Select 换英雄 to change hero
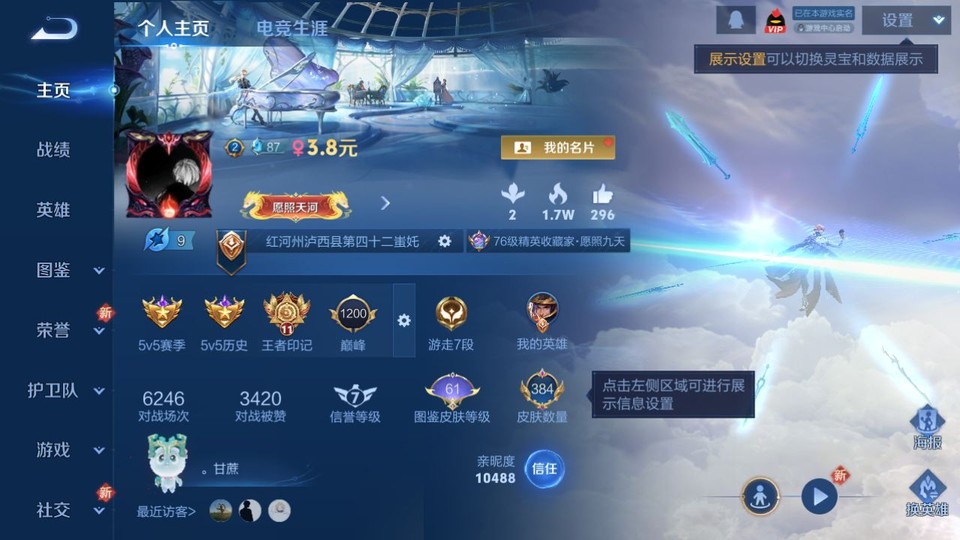Viewport: 960px width, 540px height. click(x=927, y=494)
